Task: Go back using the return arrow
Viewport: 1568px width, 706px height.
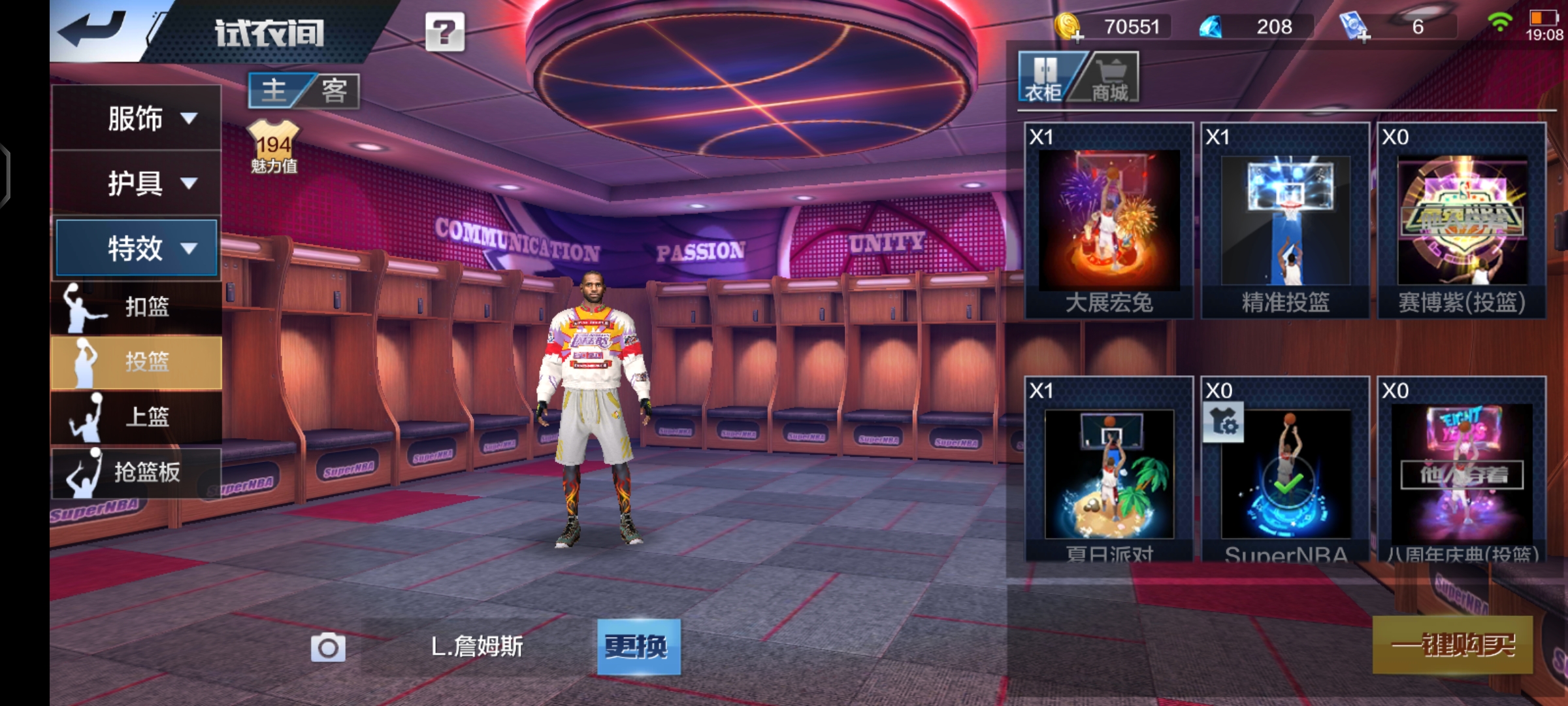Action: pyautogui.click(x=93, y=30)
